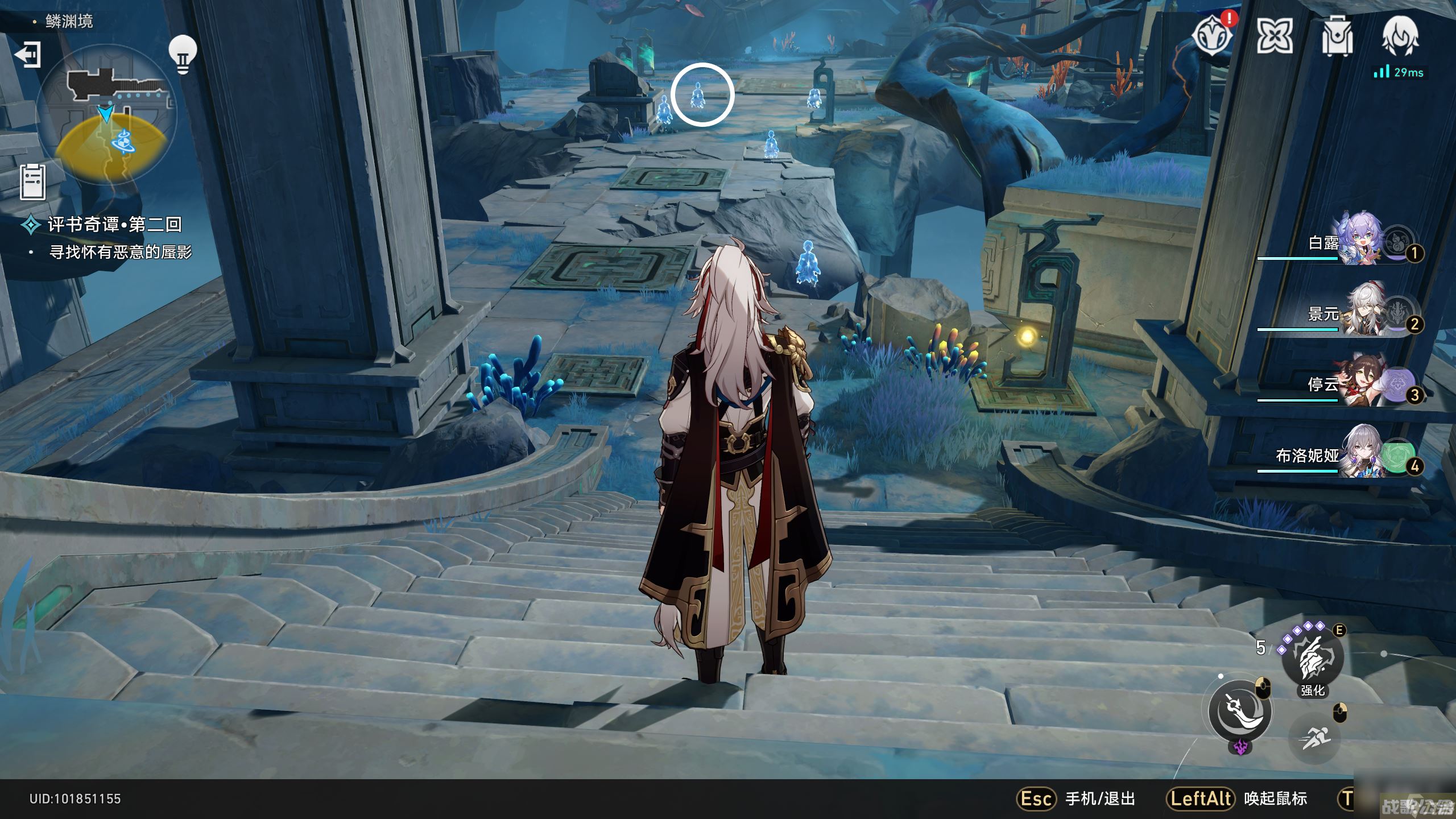Open the backpack inventory icon
The image size is (1456, 819).
(1337, 37)
